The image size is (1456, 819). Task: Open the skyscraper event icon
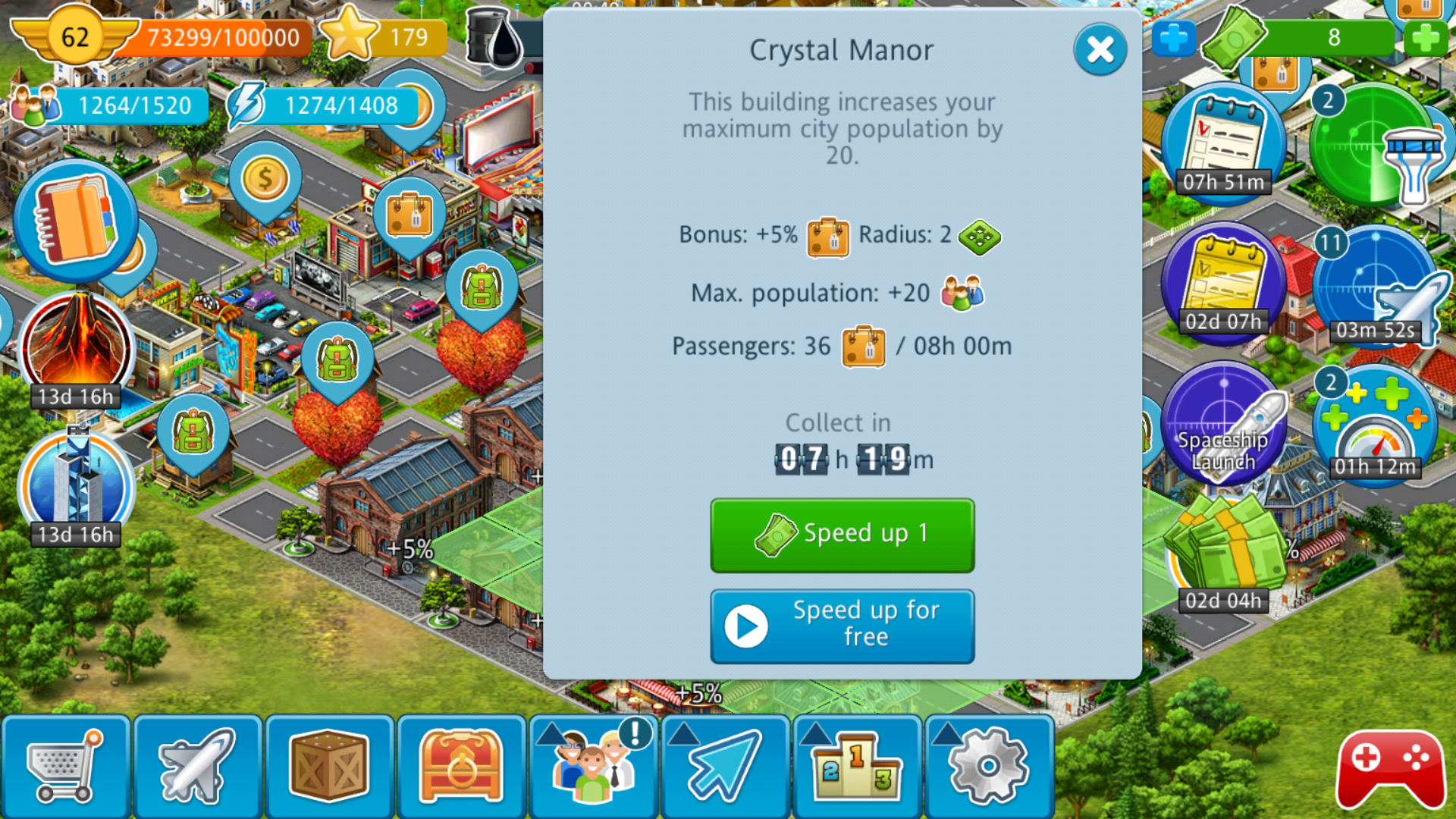(76, 485)
